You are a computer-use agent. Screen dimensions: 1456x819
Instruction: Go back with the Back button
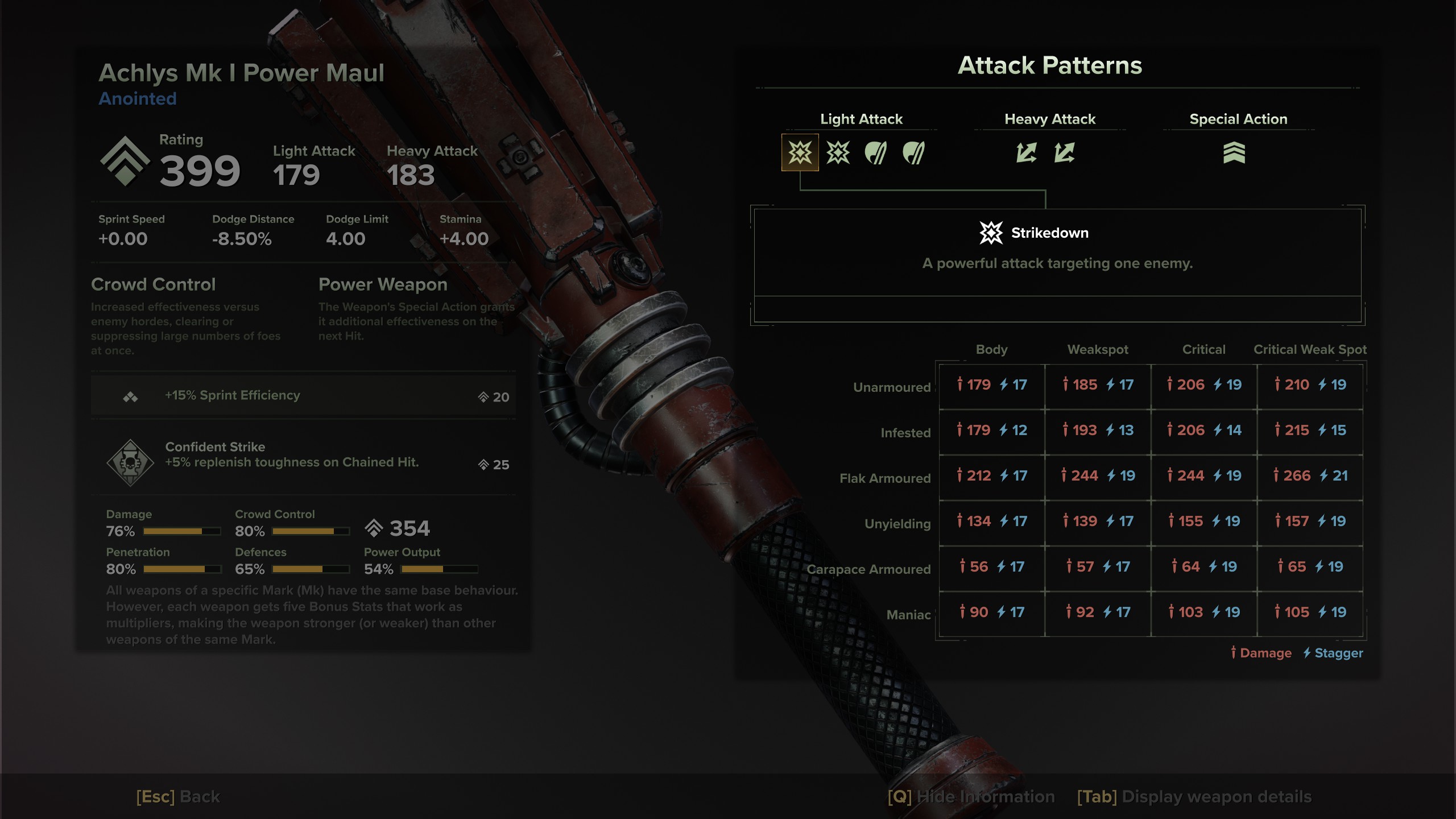pos(178,797)
